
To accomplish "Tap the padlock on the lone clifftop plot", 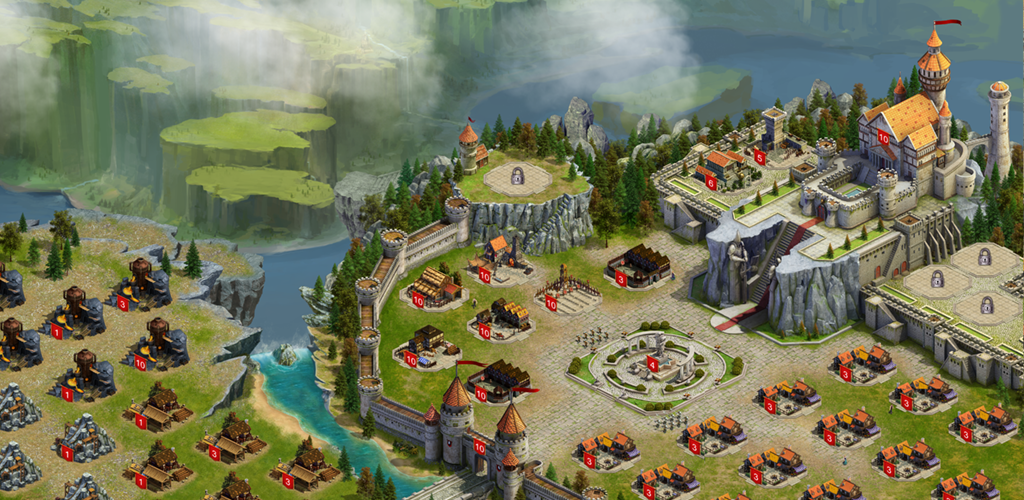I will (x=518, y=178).
